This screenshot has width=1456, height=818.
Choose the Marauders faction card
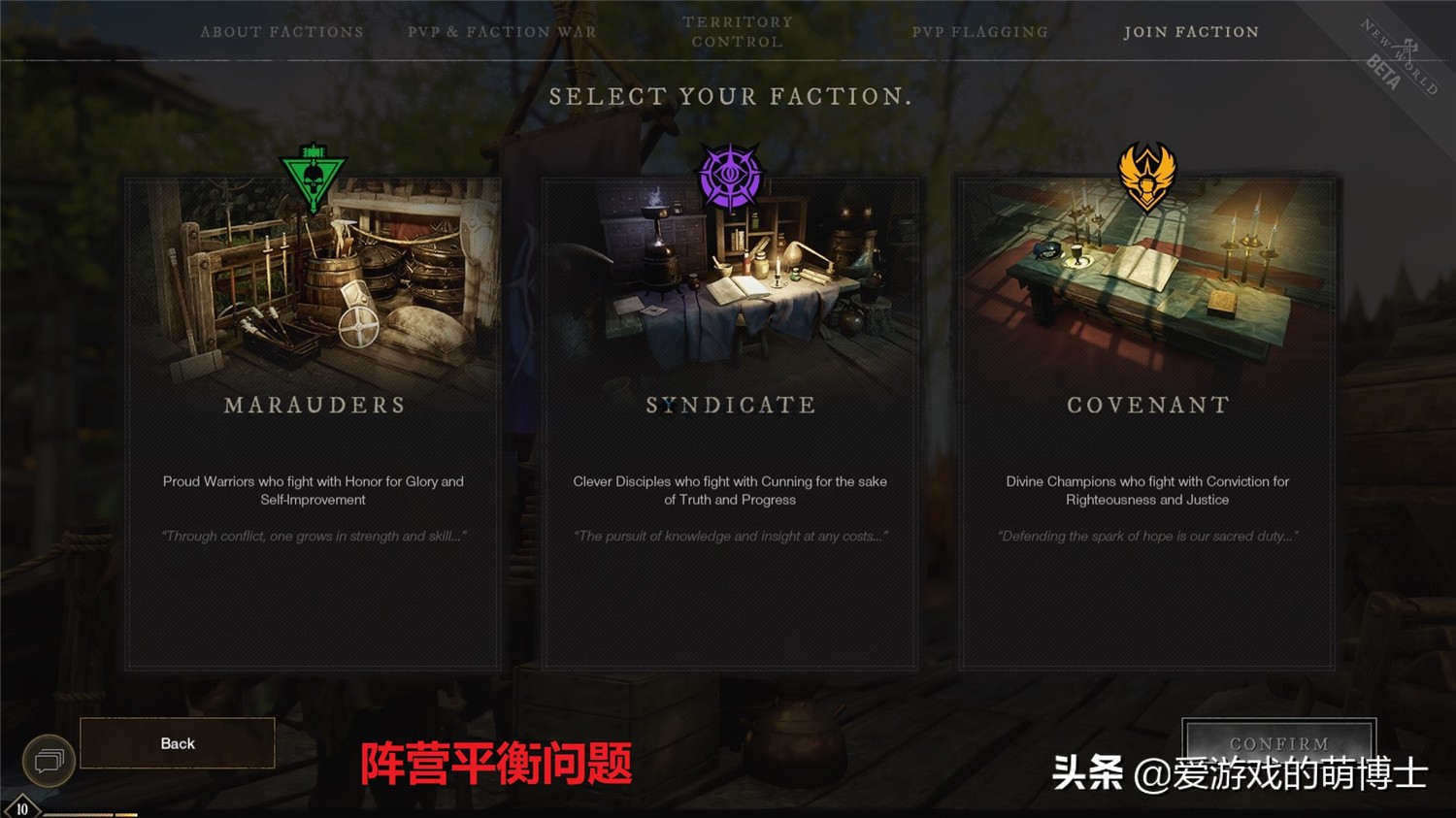pyautogui.click(x=313, y=422)
